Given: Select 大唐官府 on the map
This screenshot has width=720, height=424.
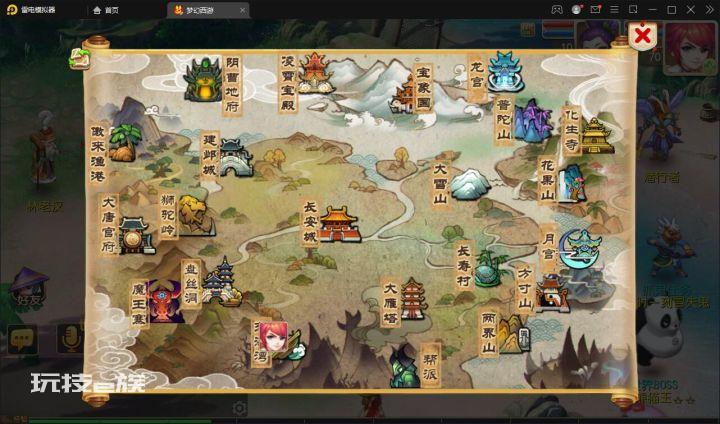Looking at the screenshot, I should click(134, 235).
